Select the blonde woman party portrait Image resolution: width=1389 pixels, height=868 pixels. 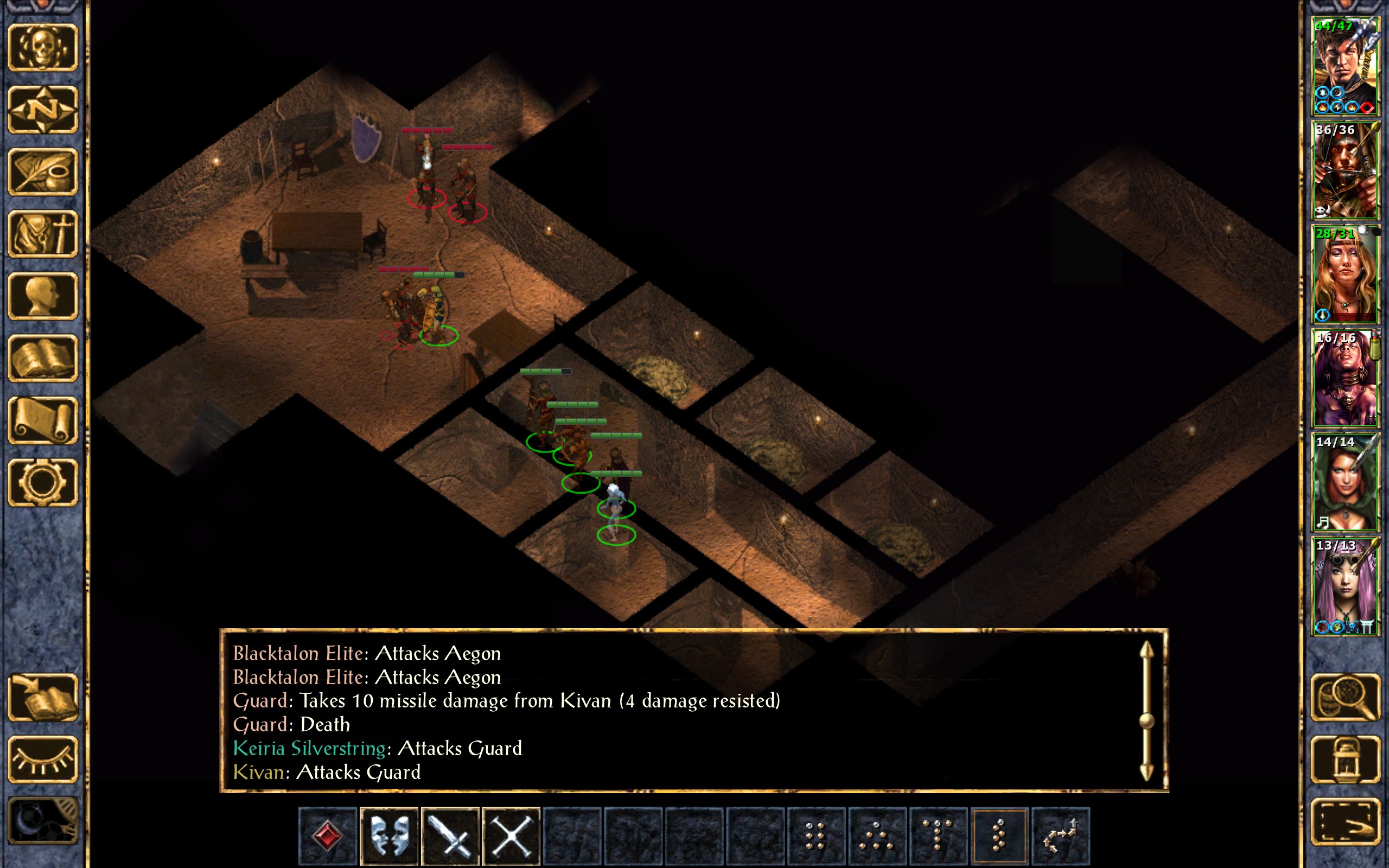(x=1345, y=275)
